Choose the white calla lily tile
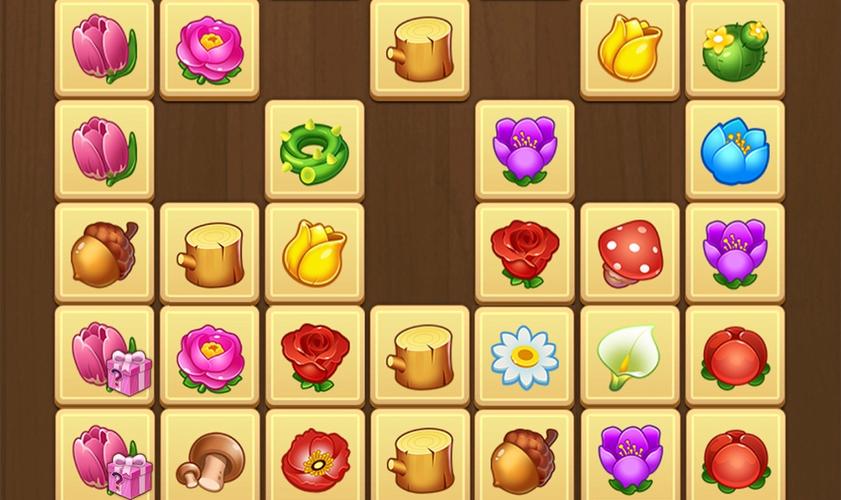The height and width of the screenshot is (500, 841). 630,356
